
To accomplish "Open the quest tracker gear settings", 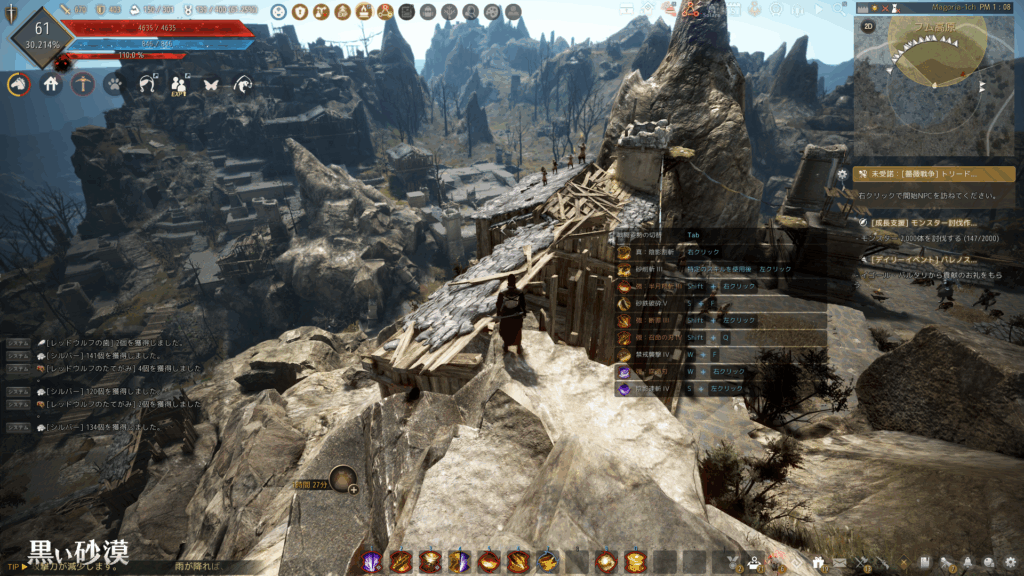I will click(843, 174).
